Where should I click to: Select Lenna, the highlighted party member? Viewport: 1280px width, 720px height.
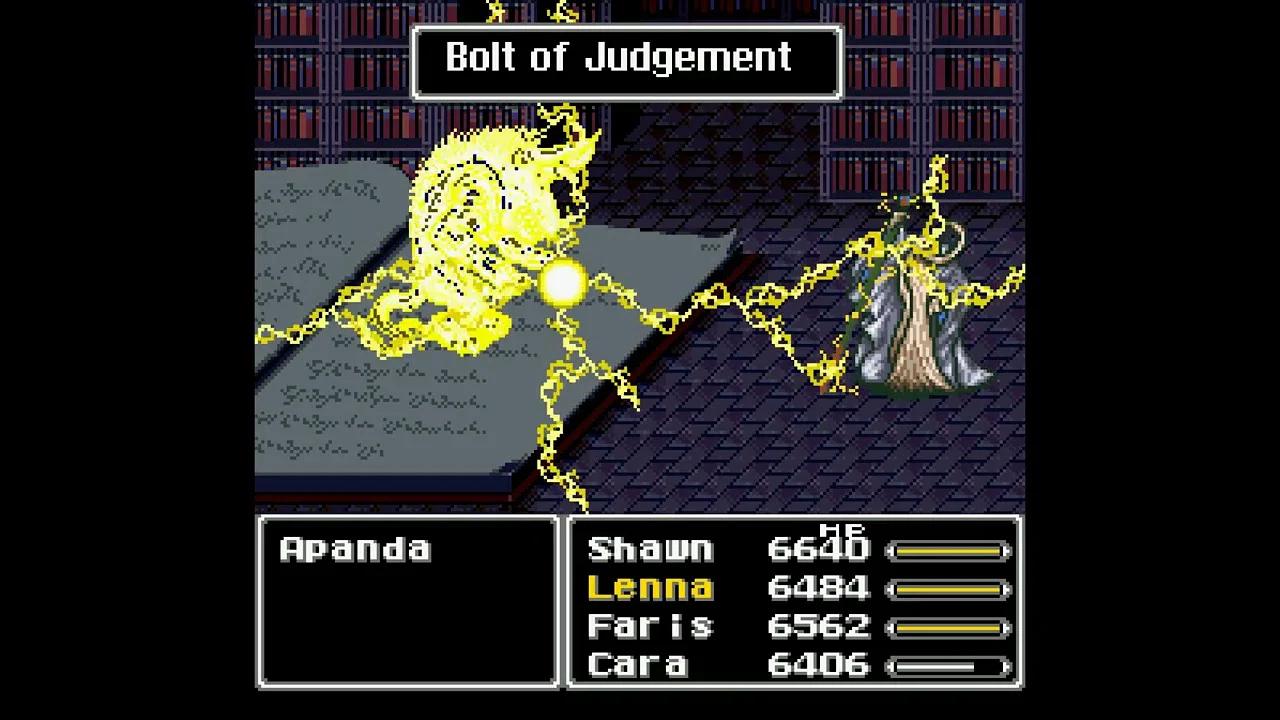pos(652,588)
